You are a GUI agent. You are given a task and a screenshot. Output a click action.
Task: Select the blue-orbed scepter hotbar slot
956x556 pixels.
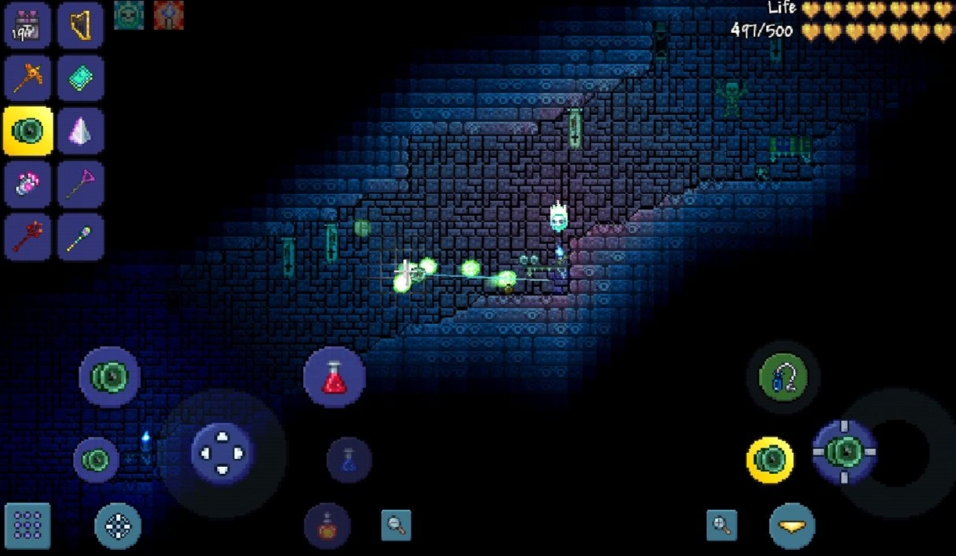pos(81,237)
